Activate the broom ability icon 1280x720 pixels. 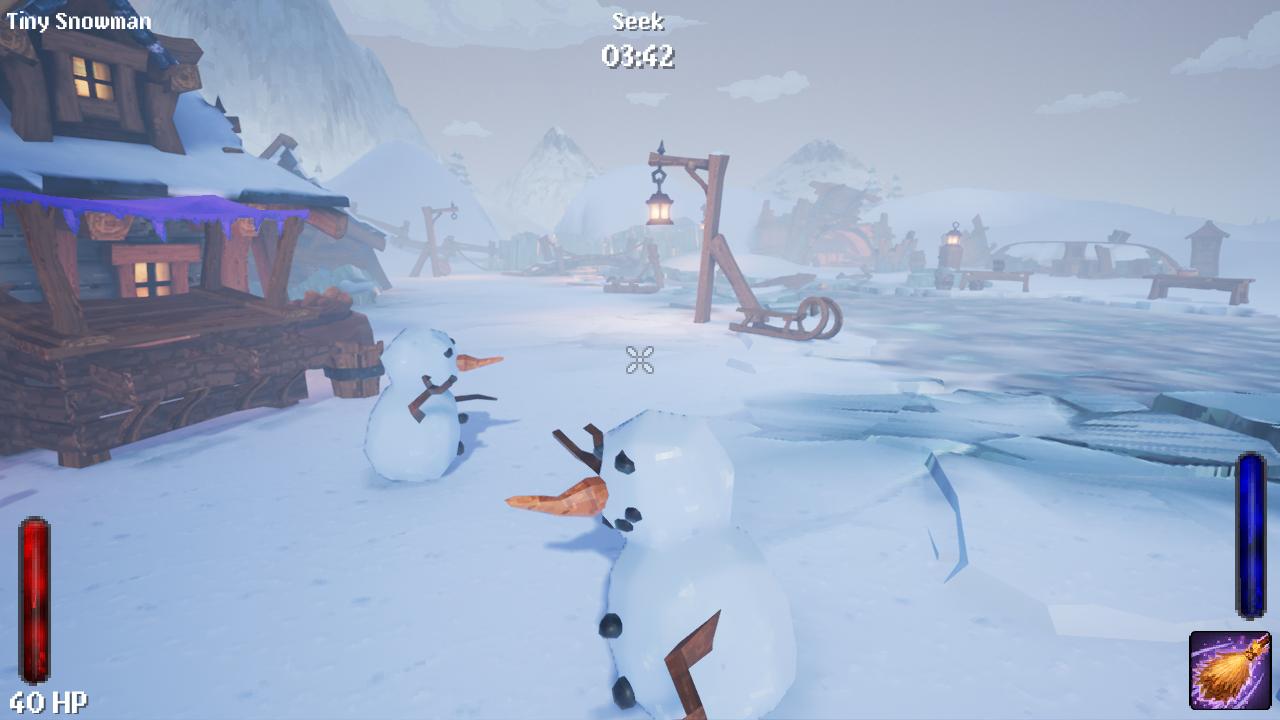click(1229, 670)
